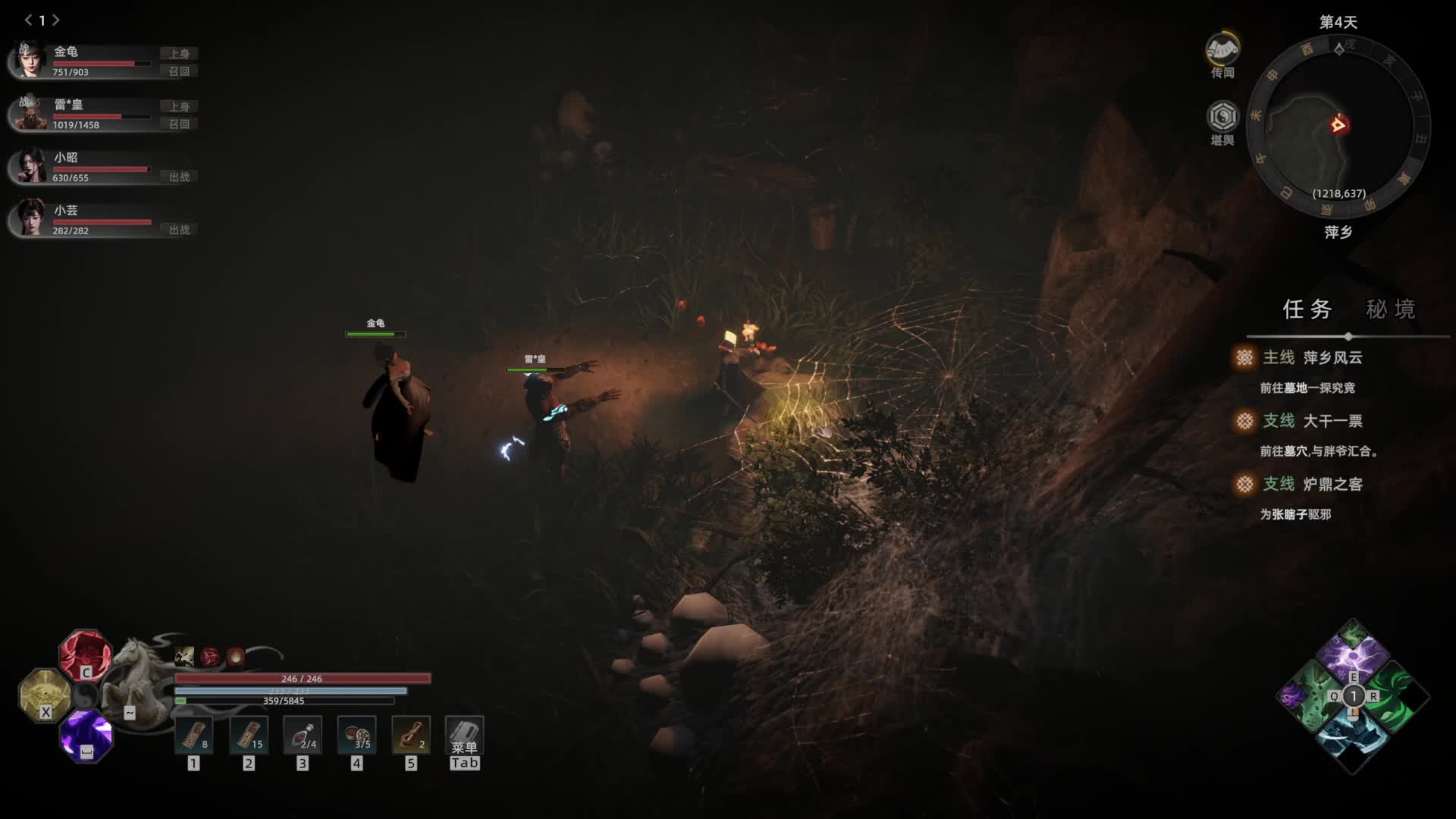Select side quest 炉鼎之客
Image resolution: width=1456 pixels, height=819 pixels.
(1332, 485)
